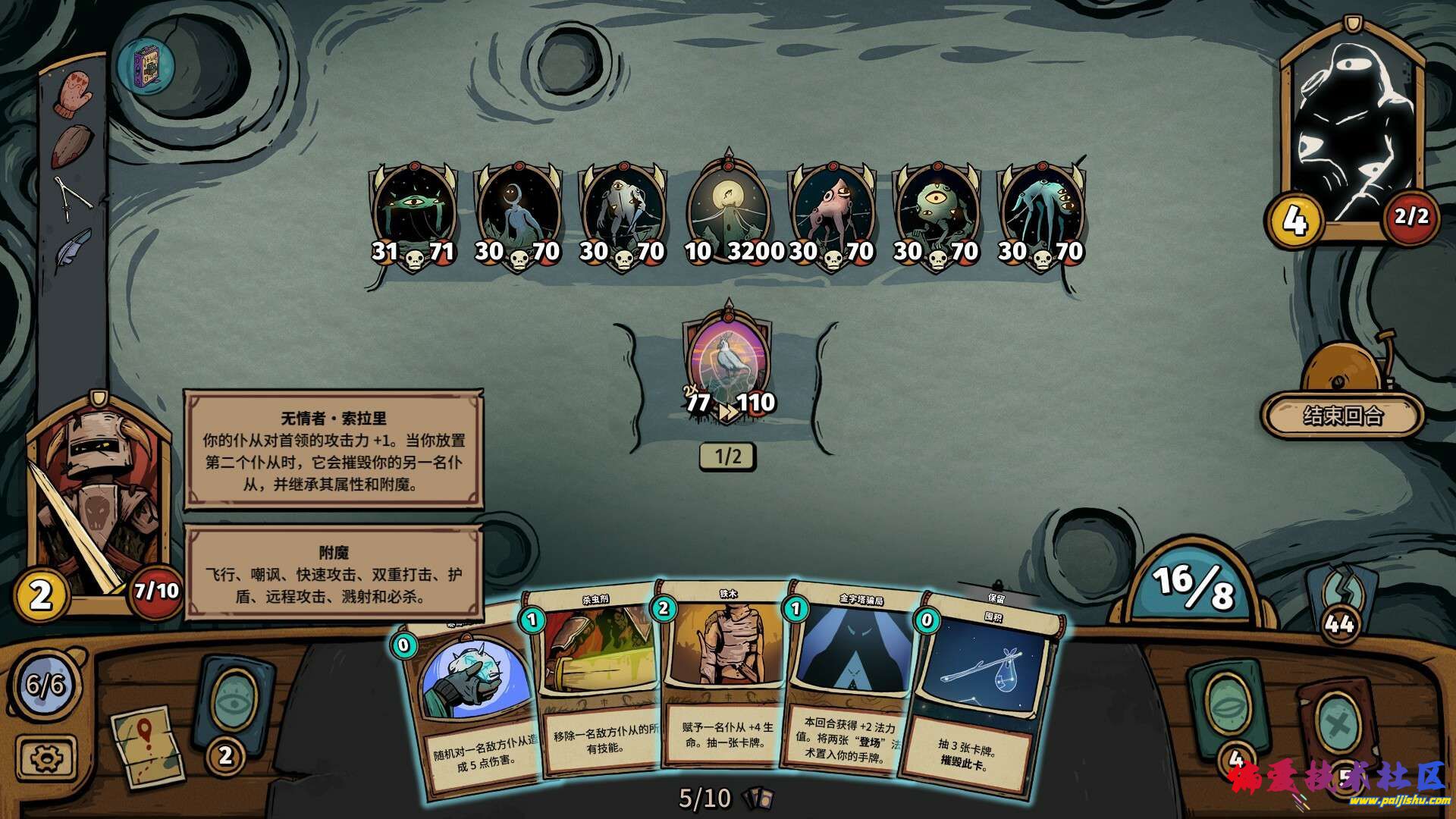Click the acorn icon in the left sidebar
Screen dimensions: 1456x819
point(71,144)
